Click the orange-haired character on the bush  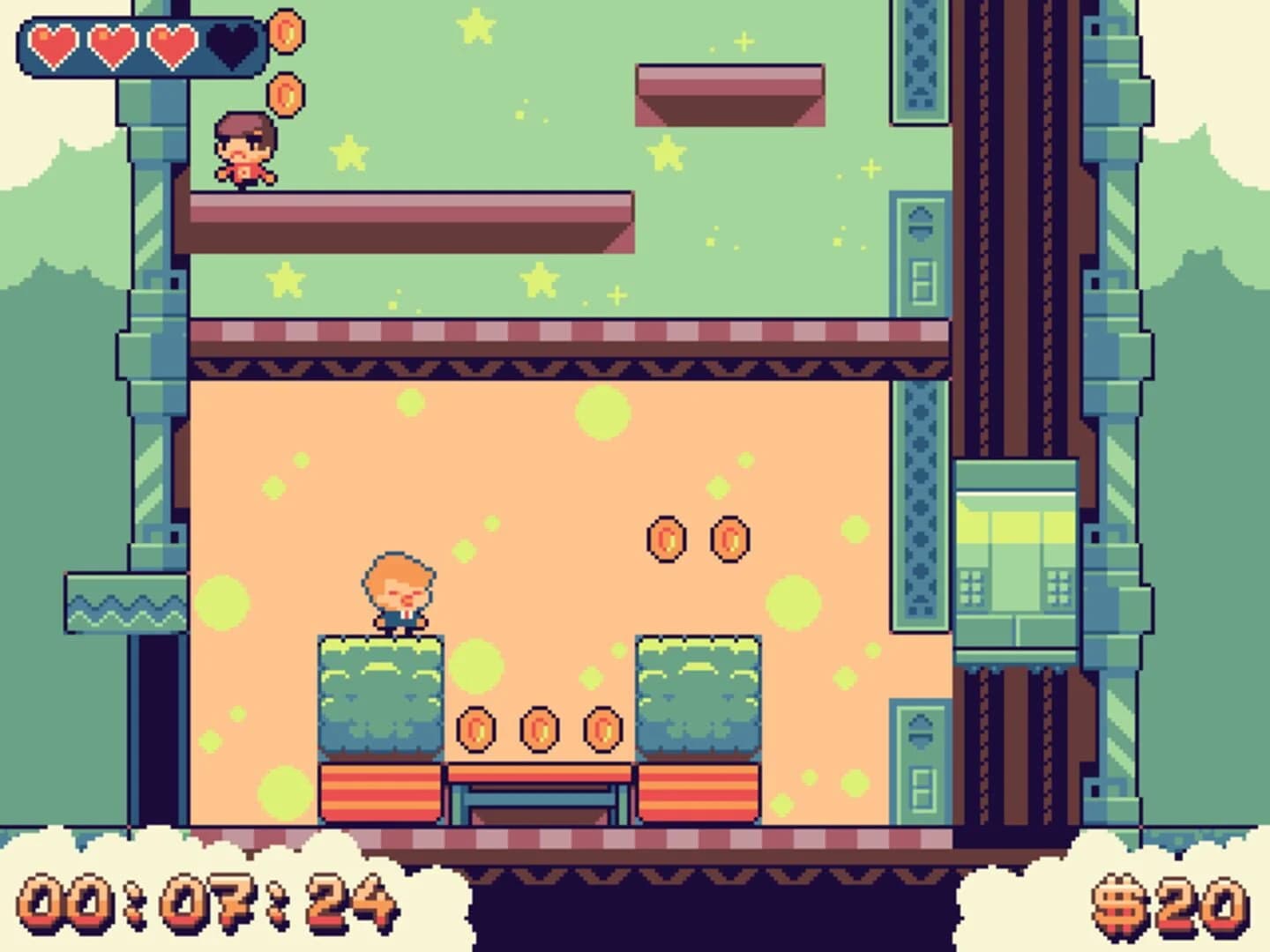click(397, 591)
